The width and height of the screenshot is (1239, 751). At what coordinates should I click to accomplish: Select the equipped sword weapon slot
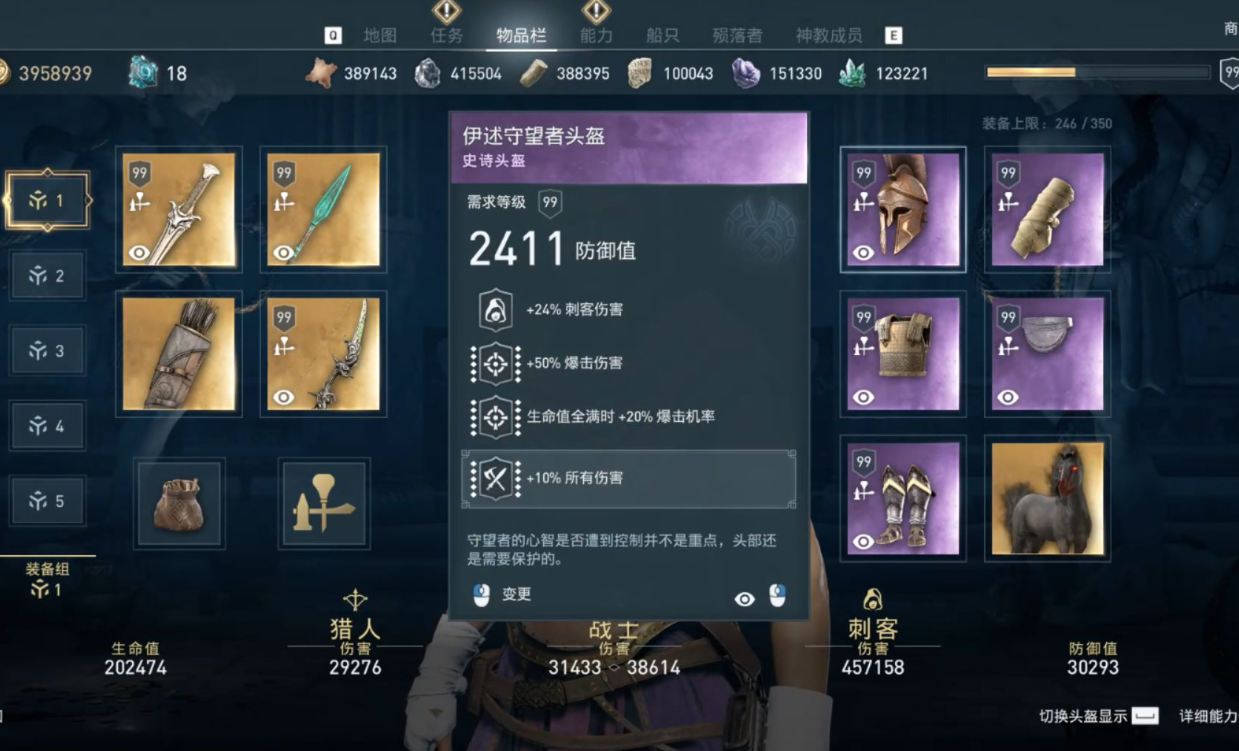point(179,210)
